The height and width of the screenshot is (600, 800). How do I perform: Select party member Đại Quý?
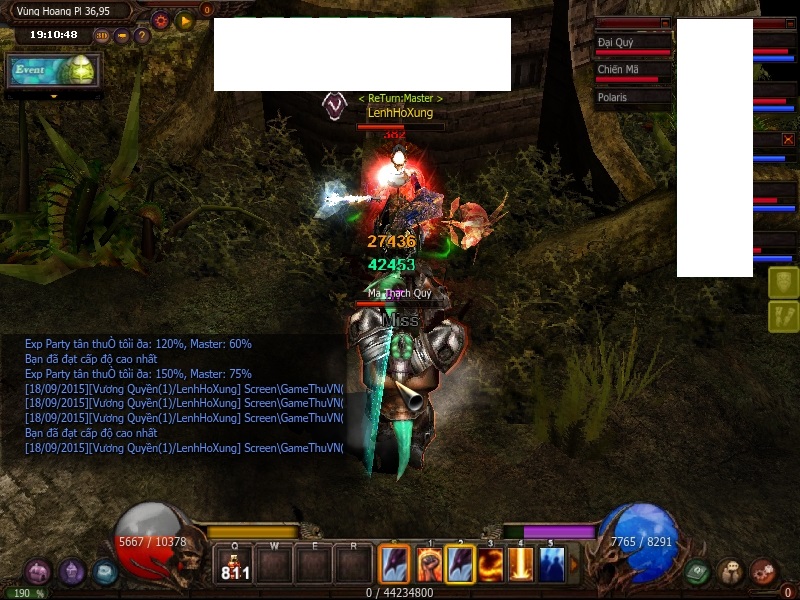coord(632,45)
